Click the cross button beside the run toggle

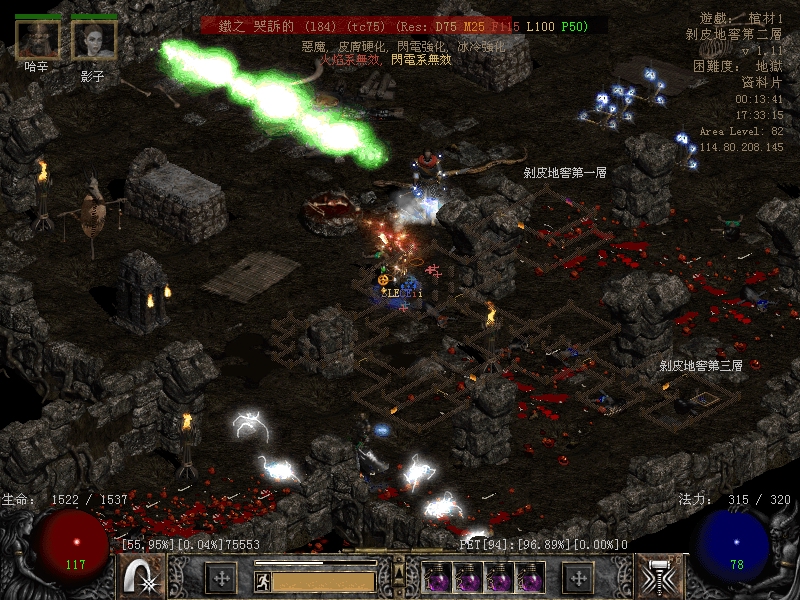click(x=220, y=578)
